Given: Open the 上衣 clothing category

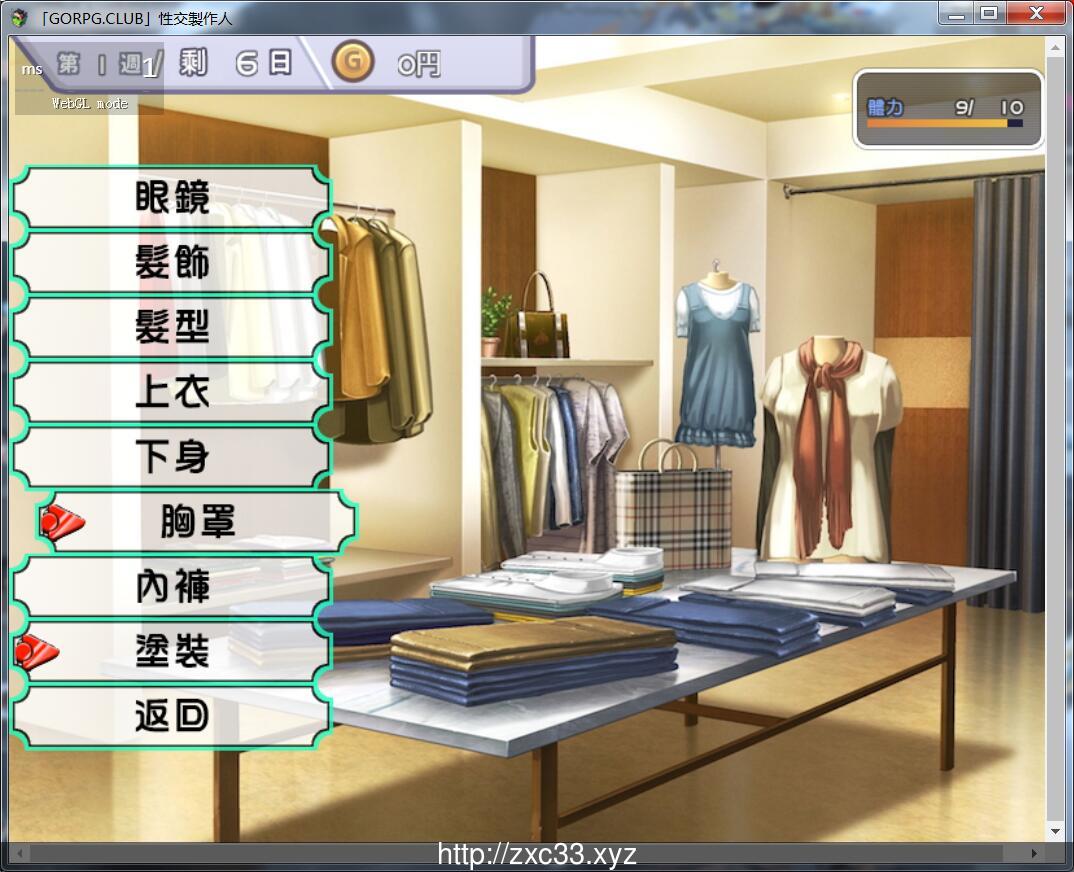Looking at the screenshot, I should pos(171,392).
